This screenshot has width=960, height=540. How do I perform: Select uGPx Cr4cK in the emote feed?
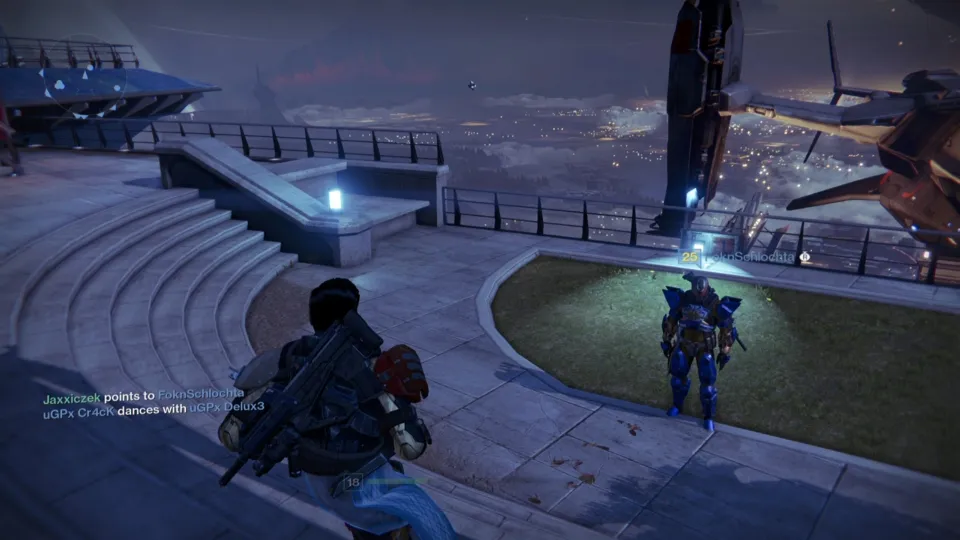coord(78,408)
